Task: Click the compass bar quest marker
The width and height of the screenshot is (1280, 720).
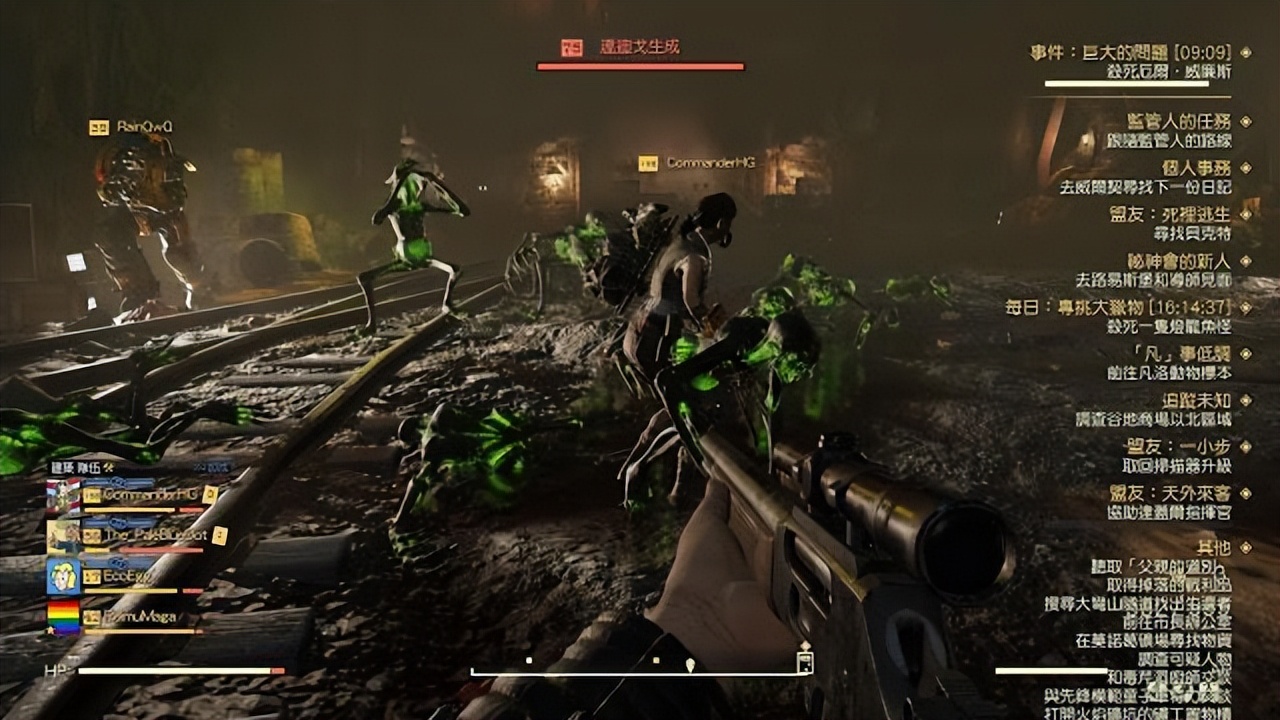Action: (x=689, y=663)
